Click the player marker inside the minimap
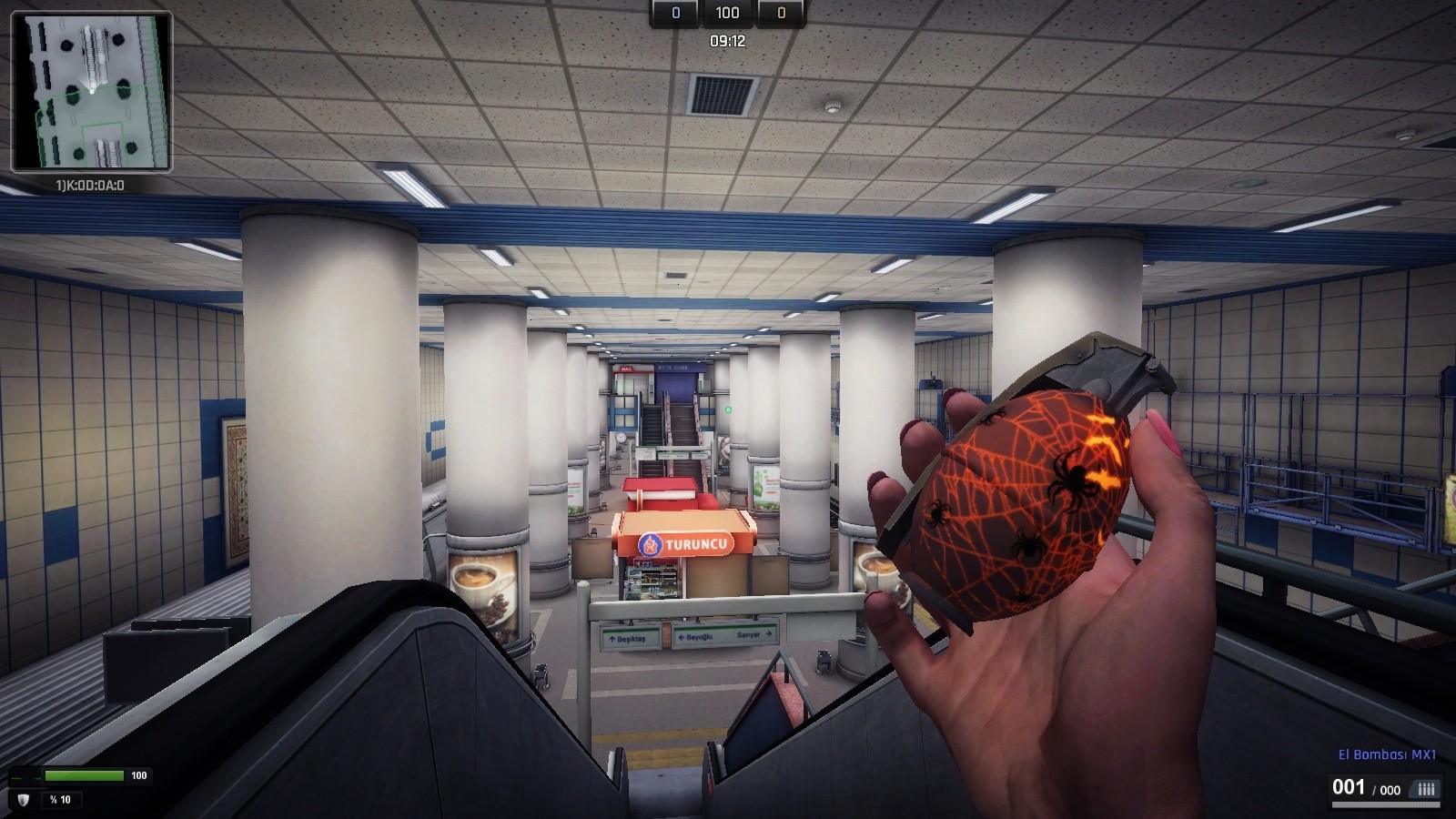Screen dimensions: 1456x819 point(92,90)
